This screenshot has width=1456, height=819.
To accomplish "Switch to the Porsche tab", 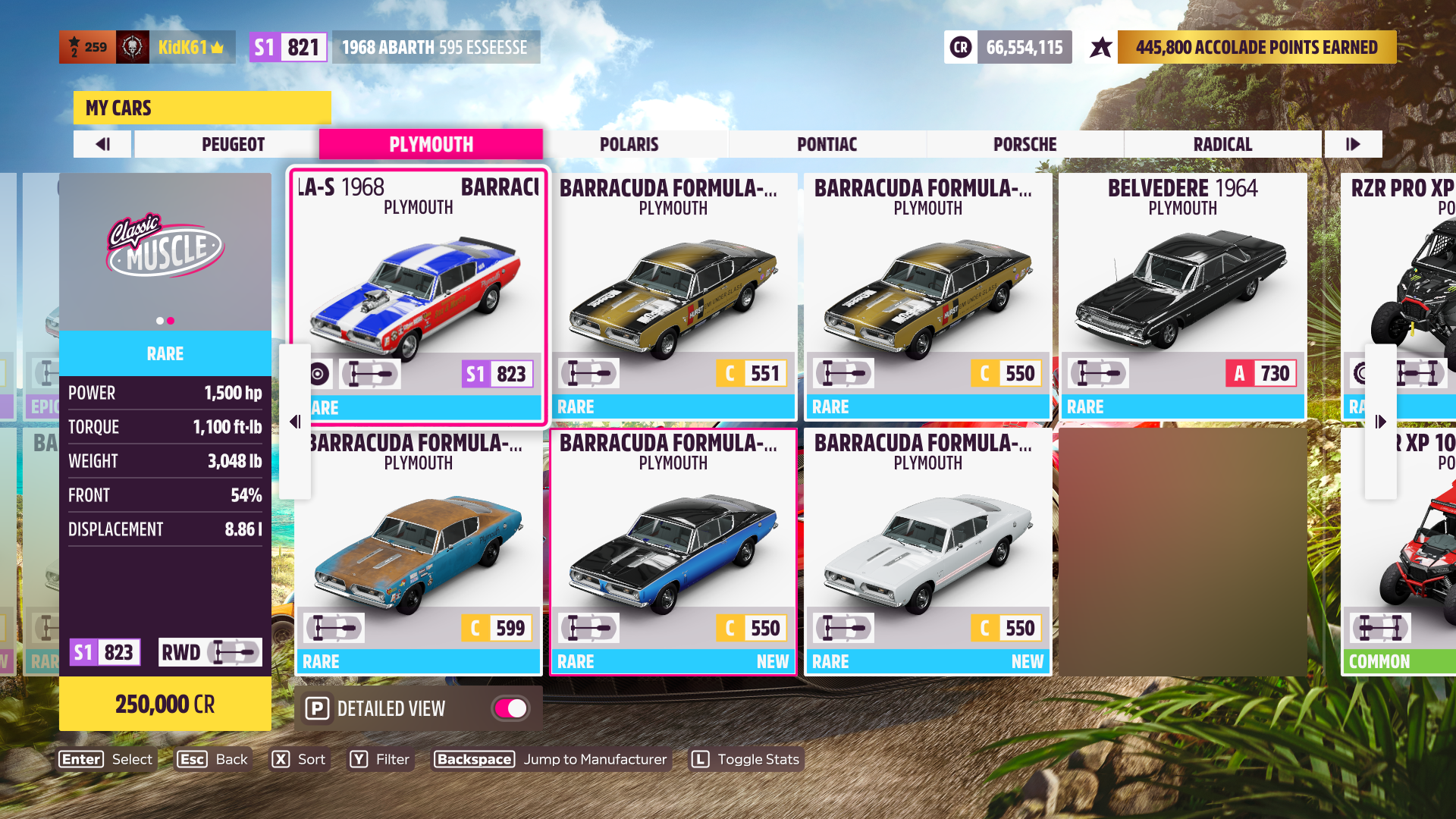I will [x=1025, y=144].
